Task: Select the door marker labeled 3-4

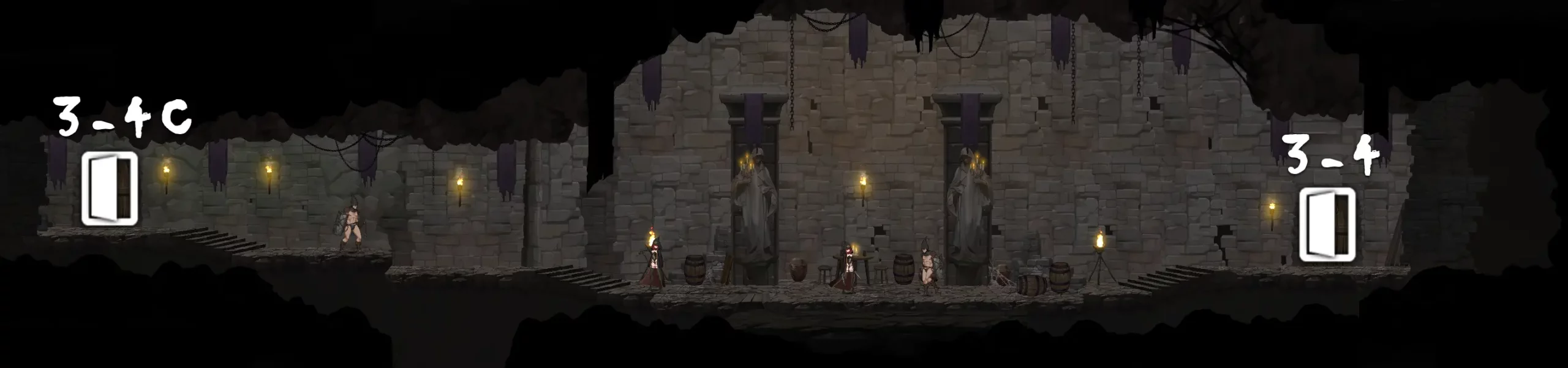Action: [1327, 225]
